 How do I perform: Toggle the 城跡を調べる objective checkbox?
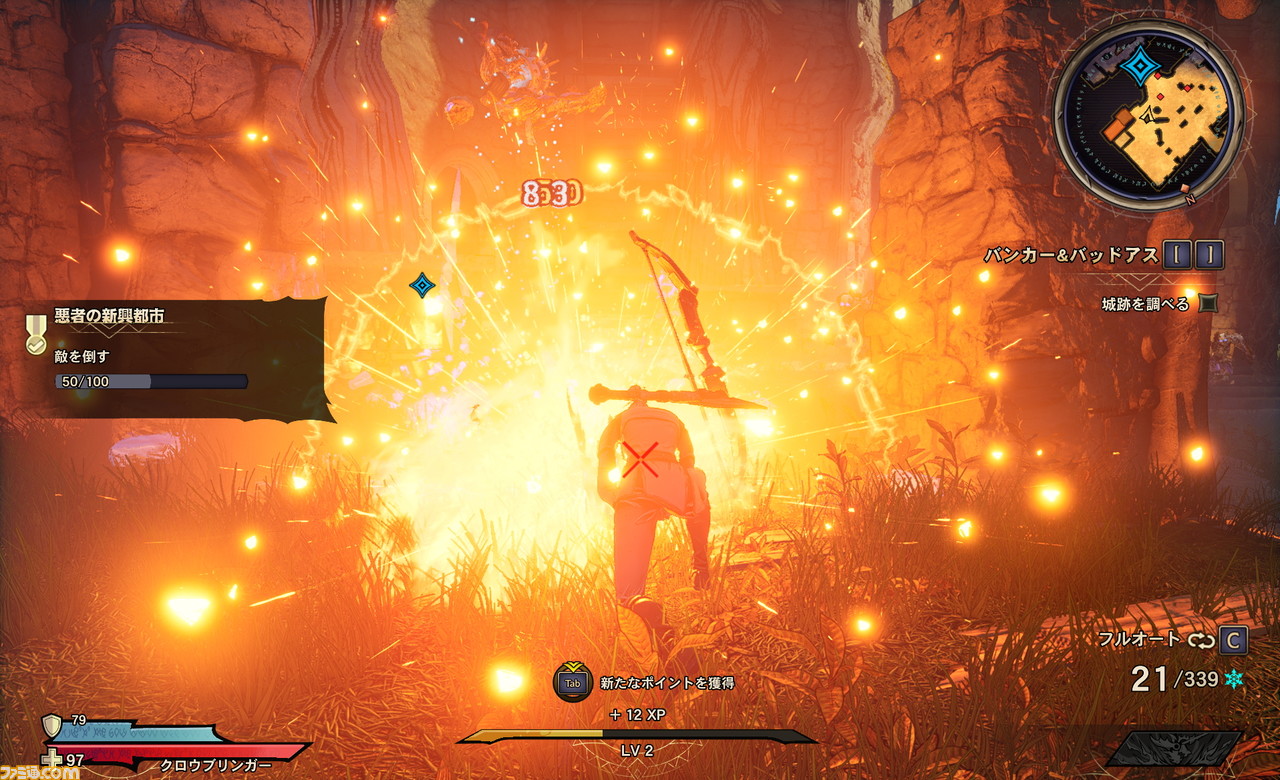(x=1208, y=303)
